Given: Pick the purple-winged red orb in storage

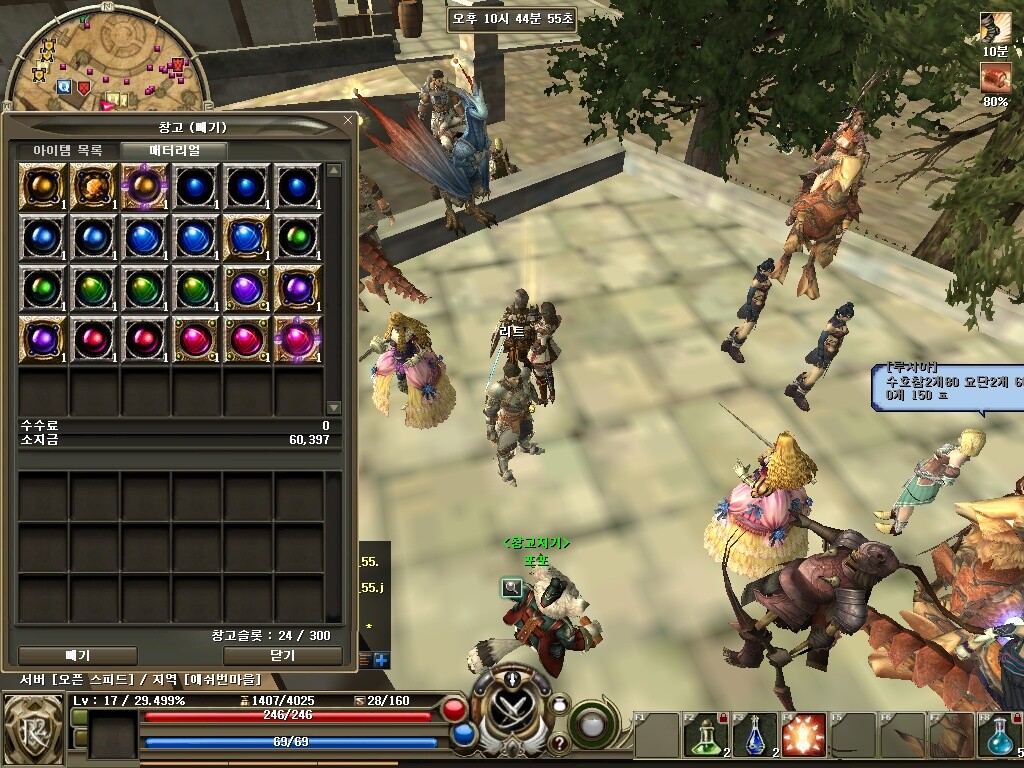Looking at the screenshot, I should pyautogui.click(x=298, y=339).
